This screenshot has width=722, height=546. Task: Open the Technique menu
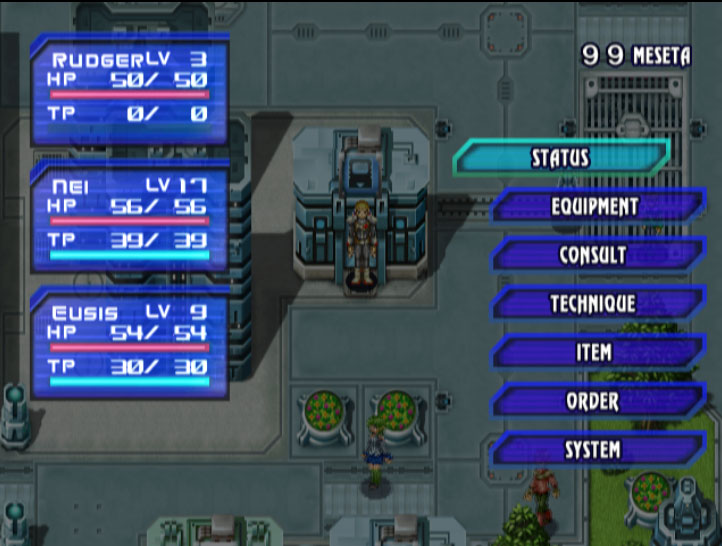594,304
